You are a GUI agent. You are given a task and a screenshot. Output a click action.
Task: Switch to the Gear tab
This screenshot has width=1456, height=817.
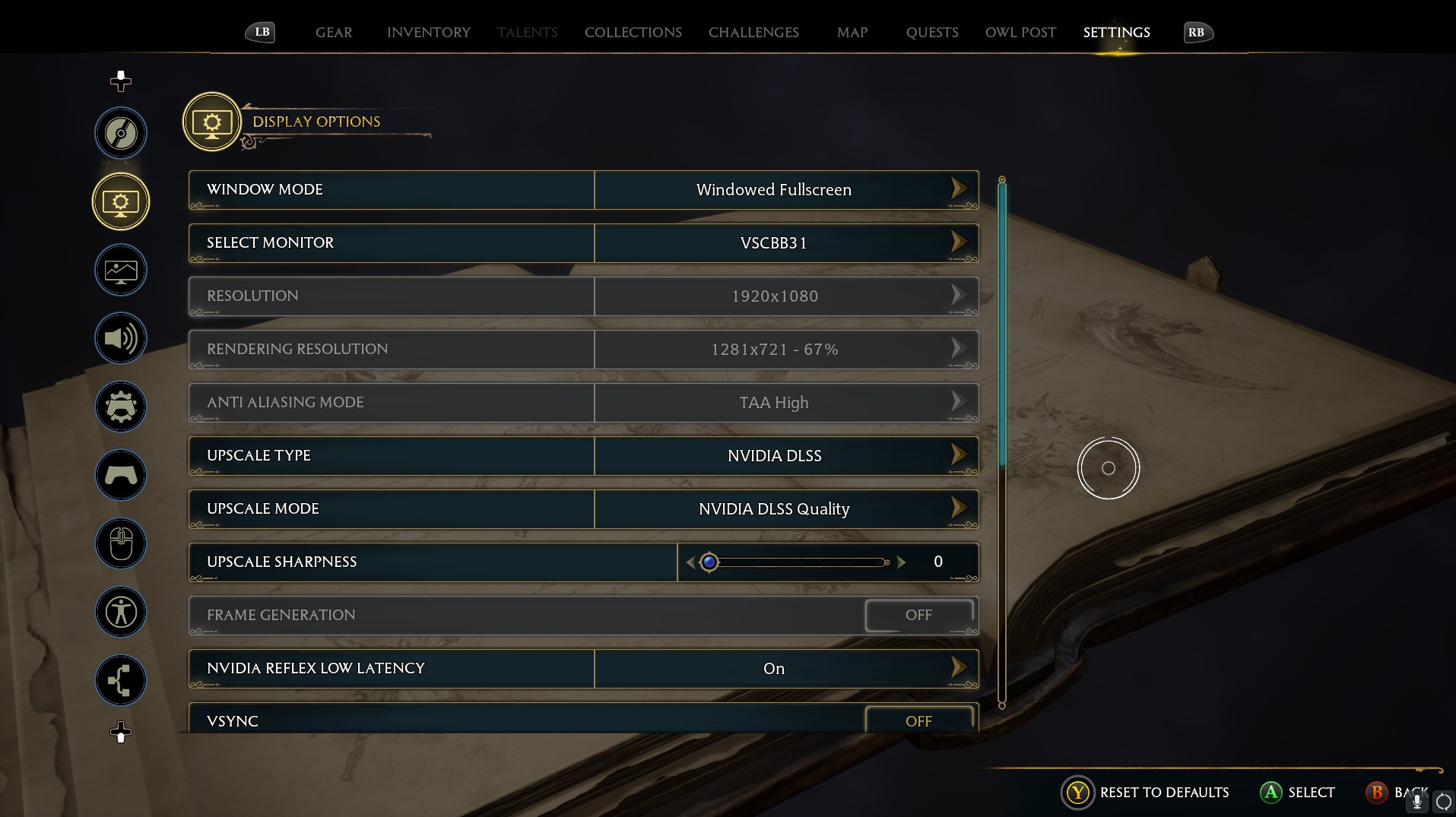[334, 33]
